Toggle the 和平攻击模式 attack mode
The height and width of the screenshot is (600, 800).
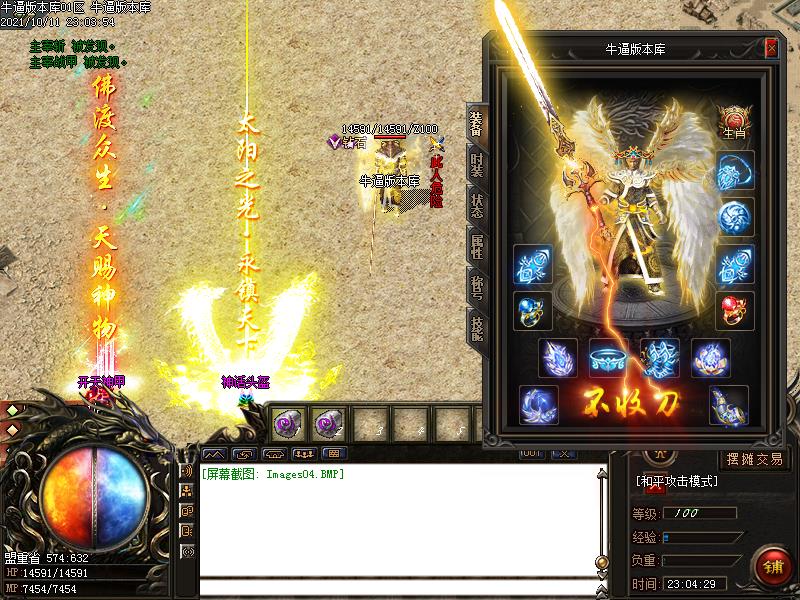(x=678, y=481)
